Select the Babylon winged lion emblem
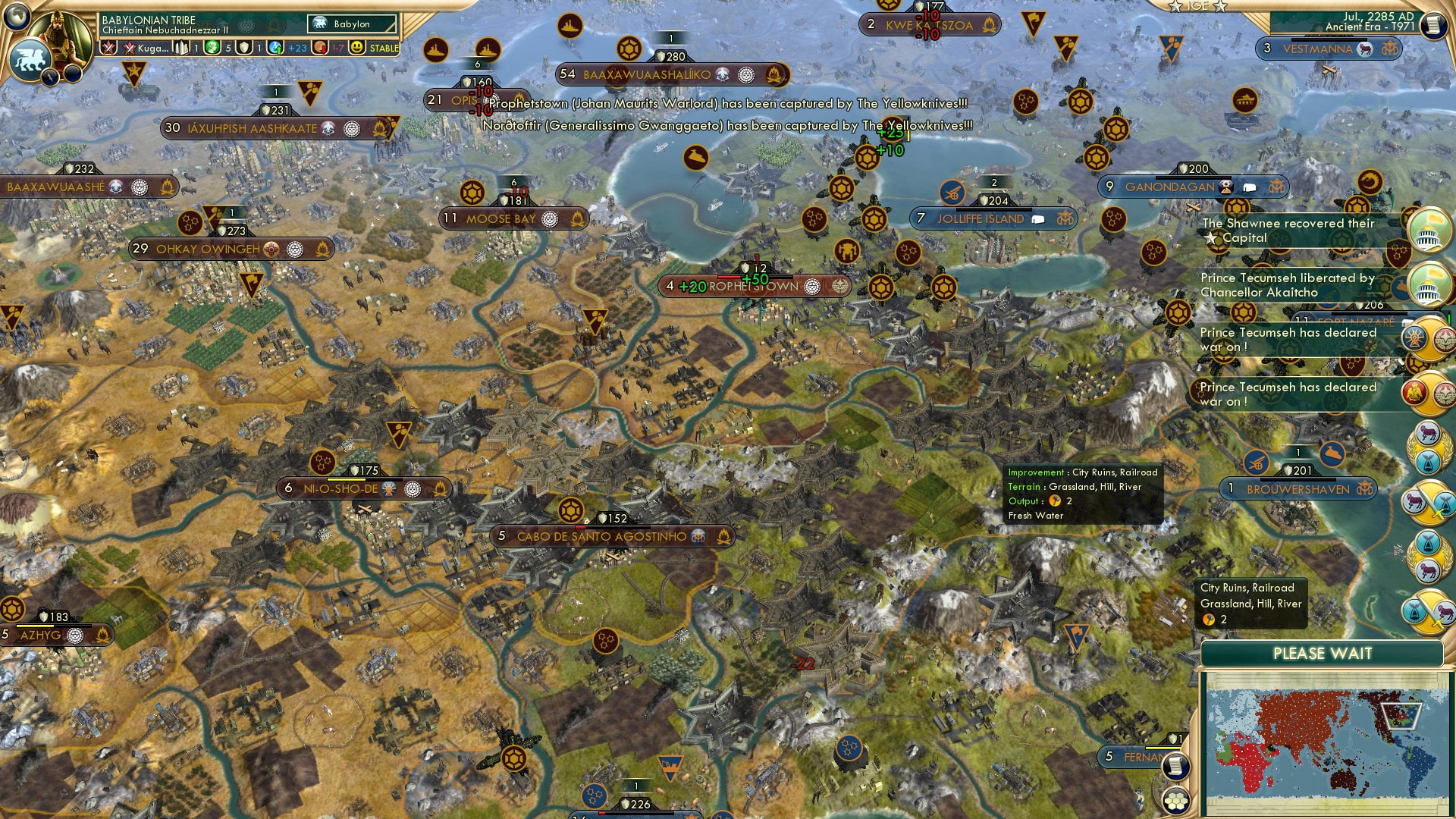 [x=30, y=59]
